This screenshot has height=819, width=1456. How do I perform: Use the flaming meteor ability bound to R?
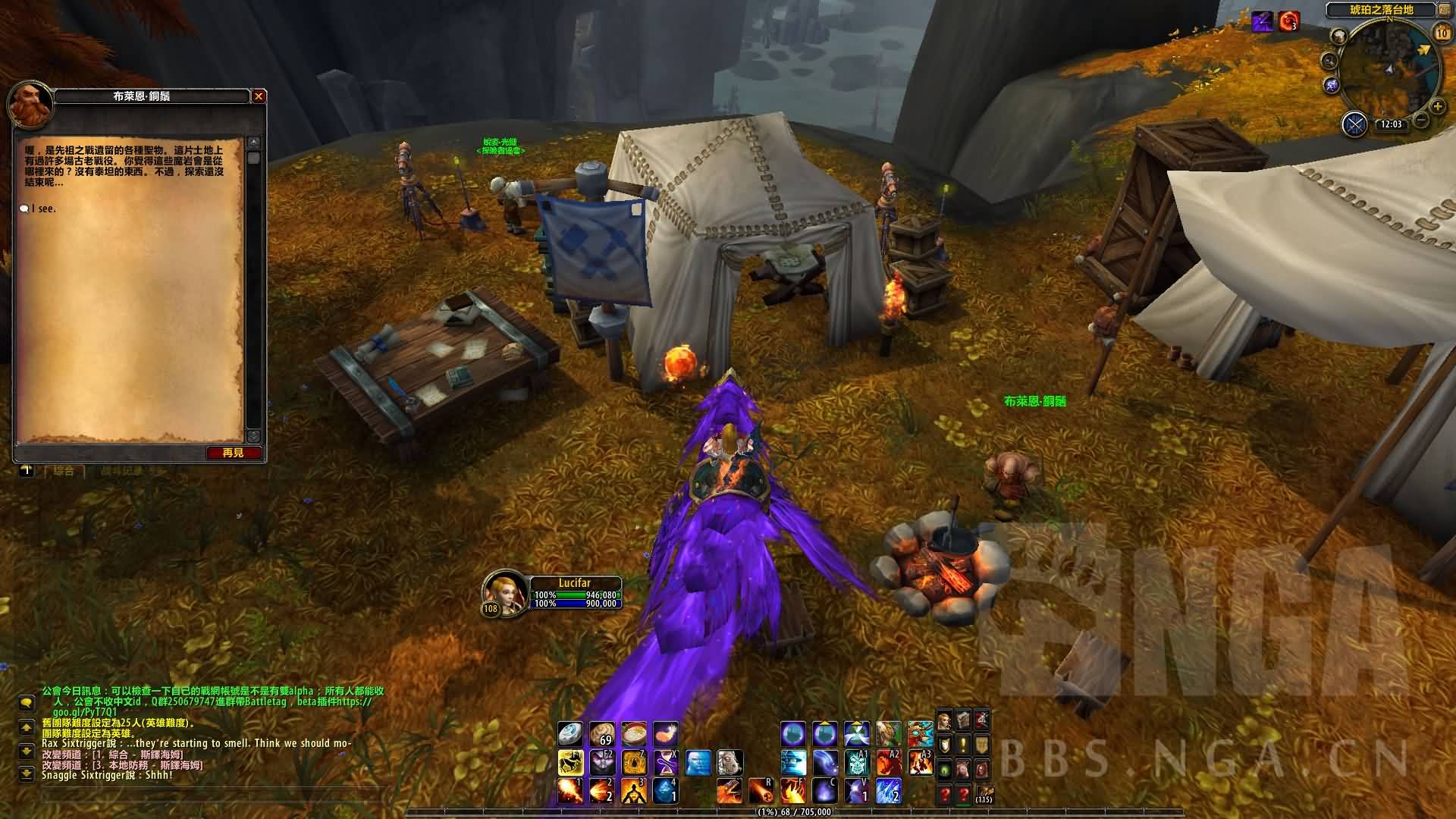click(761, 791)
